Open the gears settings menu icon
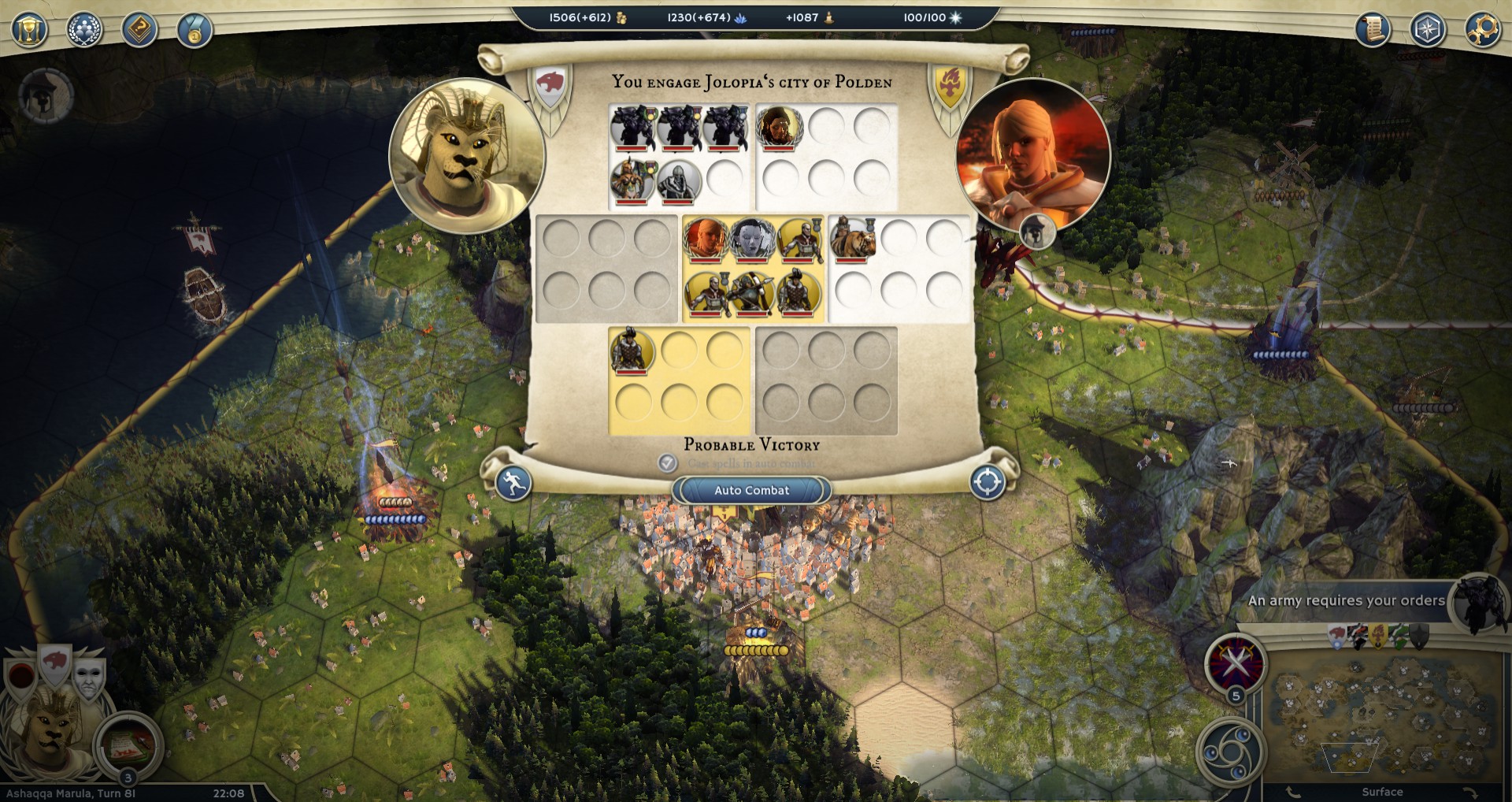Screen dimensions: 1512x802 click(1481, 31)
